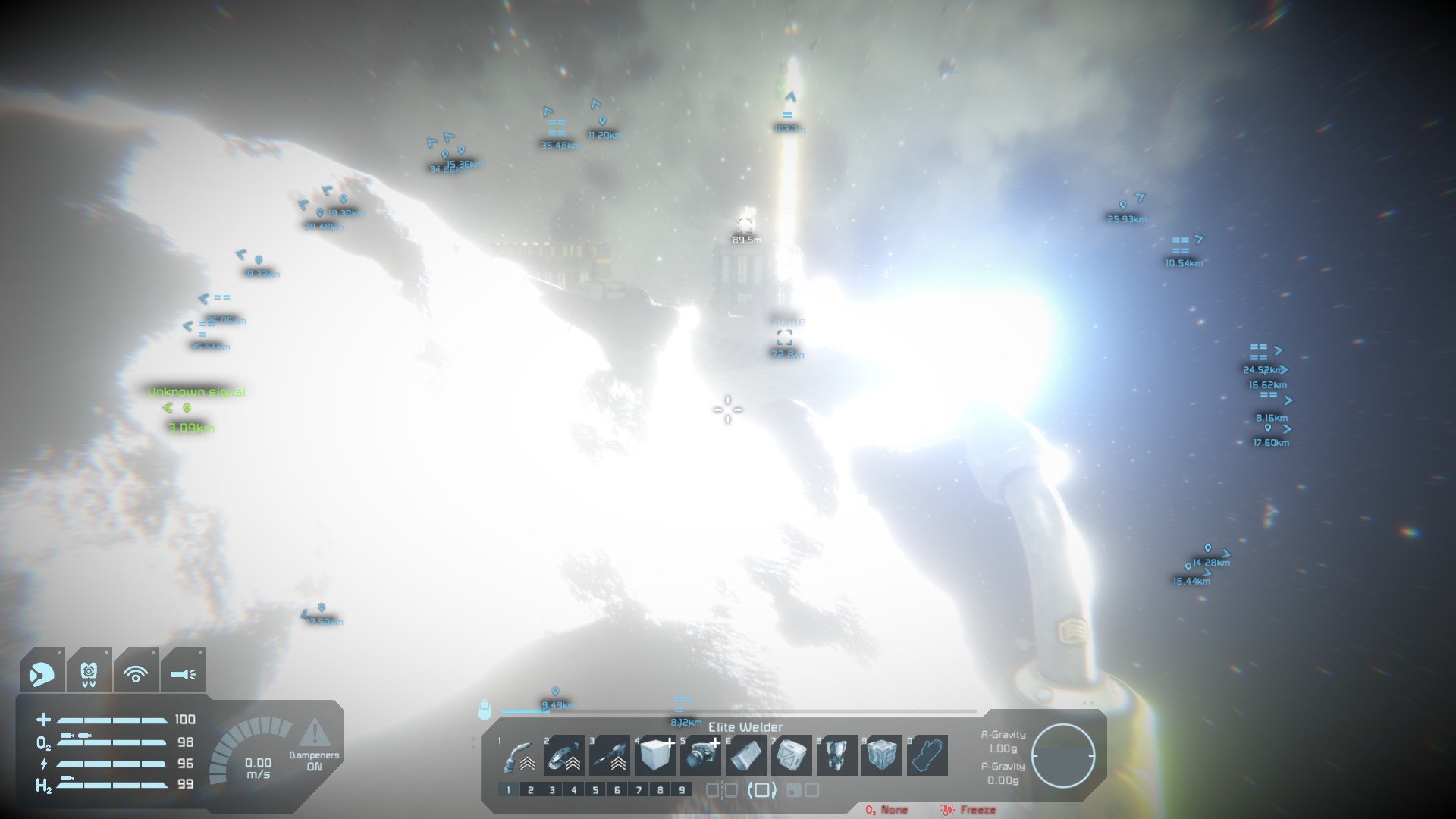
Task: Pick the slanted block in slot 6
Action: coord(746,755)
